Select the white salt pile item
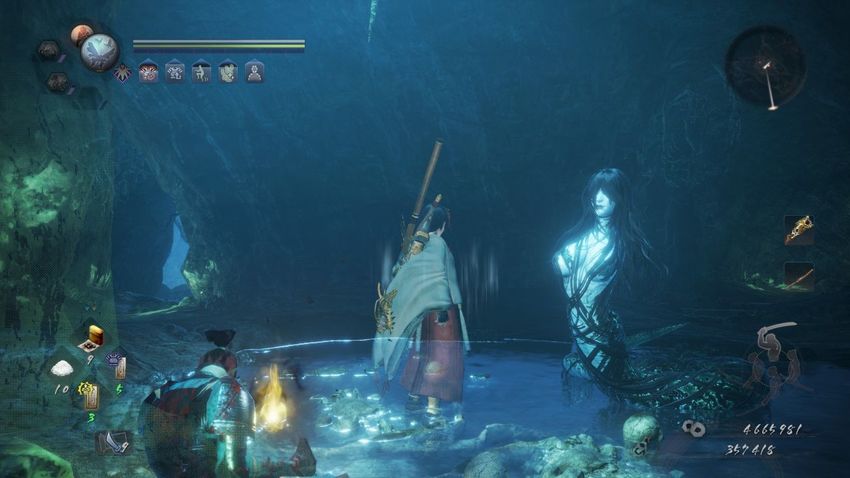 click(62, 368)
